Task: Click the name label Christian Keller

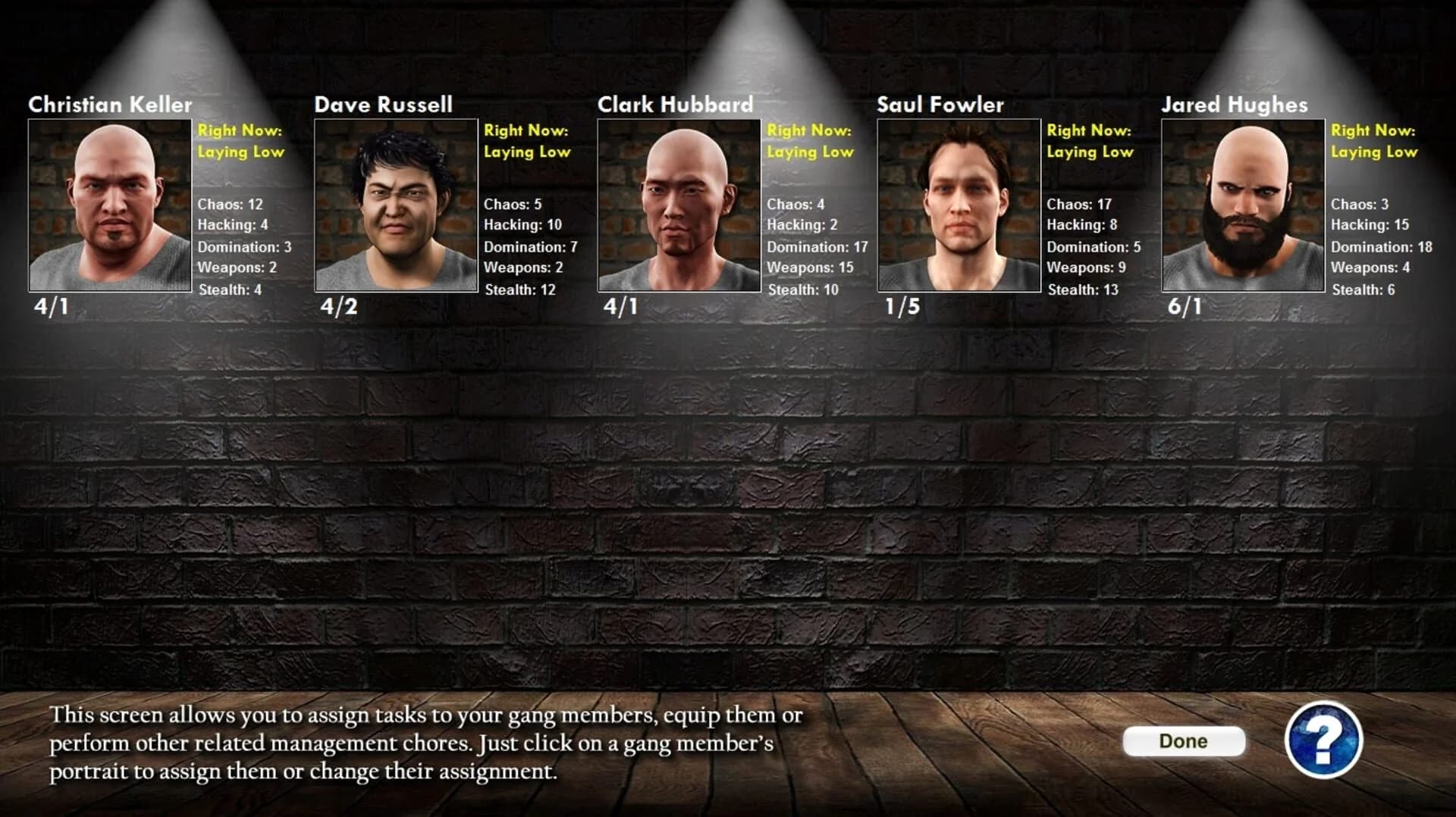Action: point(110,105)
